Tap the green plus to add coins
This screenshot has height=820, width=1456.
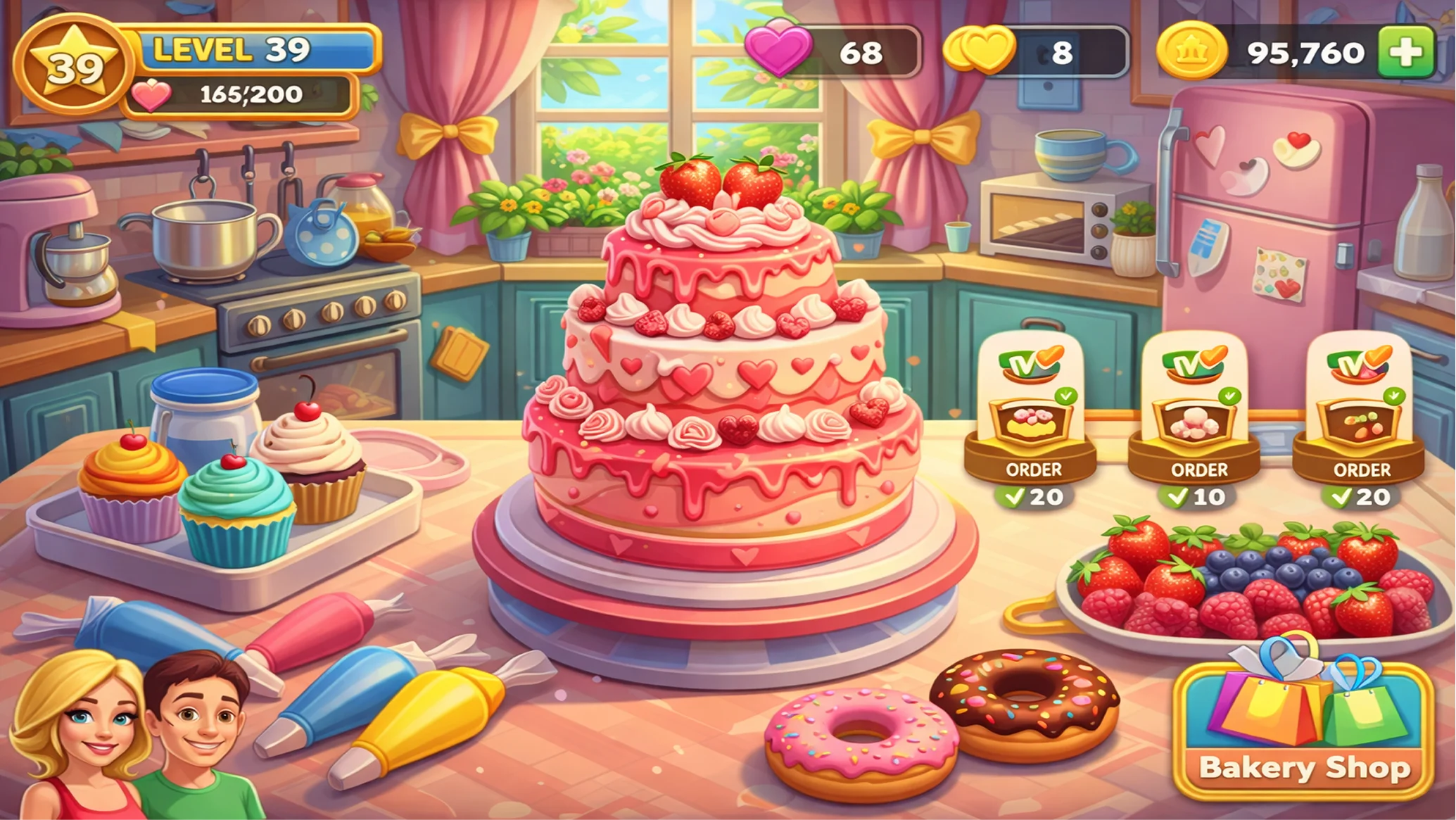pos(1405,52)
